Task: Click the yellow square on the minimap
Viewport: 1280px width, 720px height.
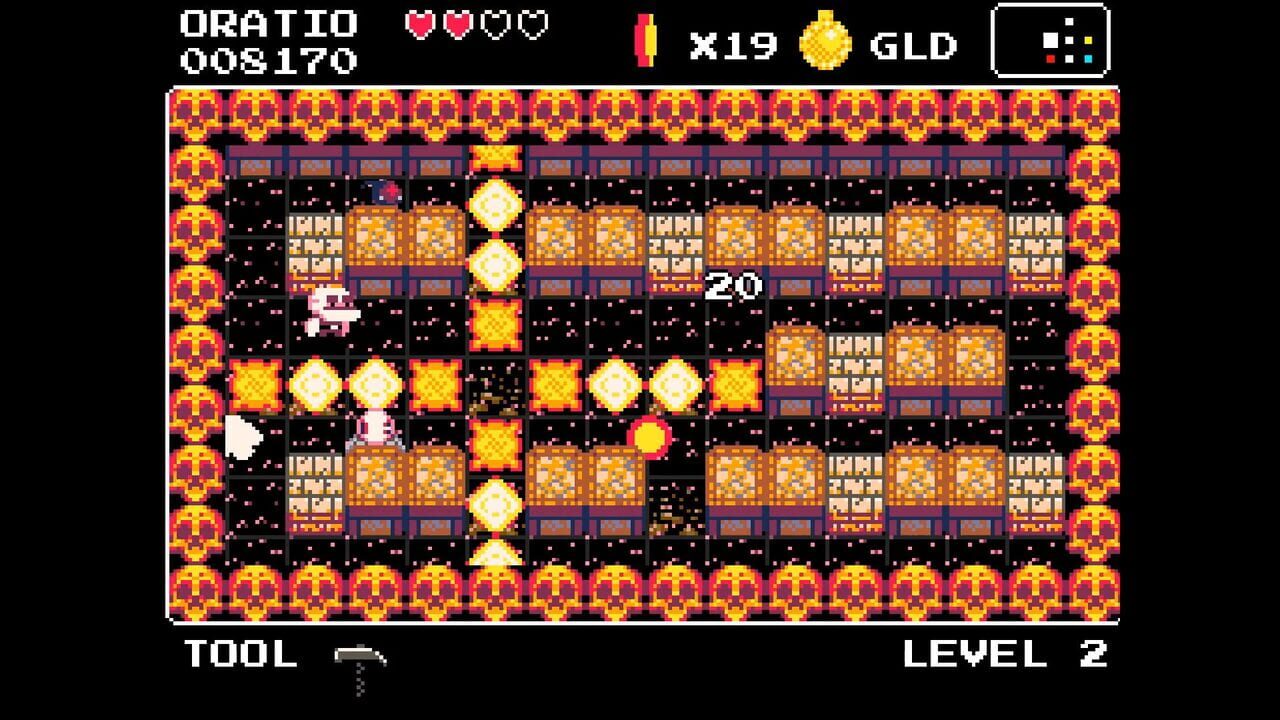Action: (1088, 40)
